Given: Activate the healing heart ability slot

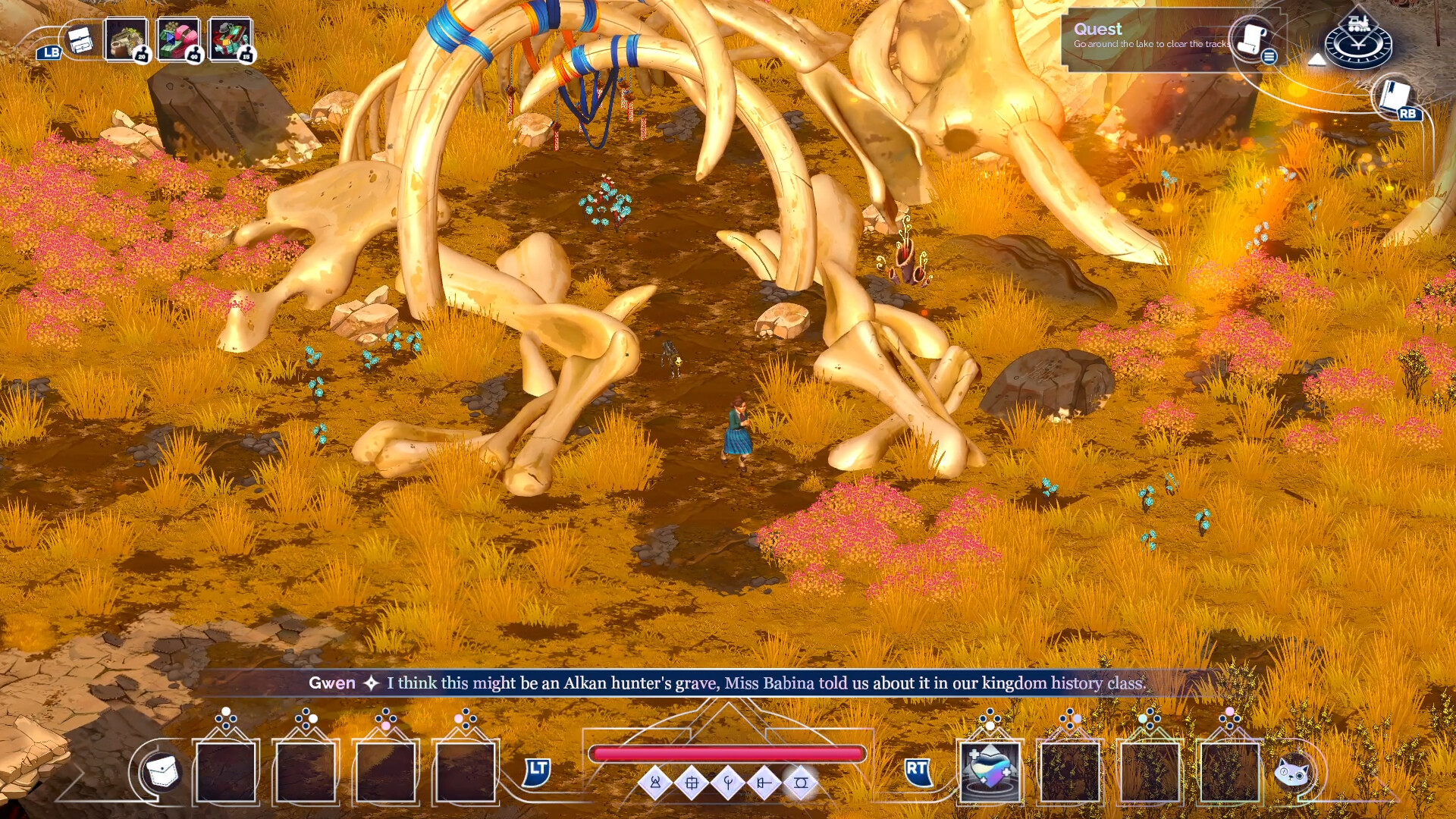Looking at the screenshot, I should click(x=990, y=770).
